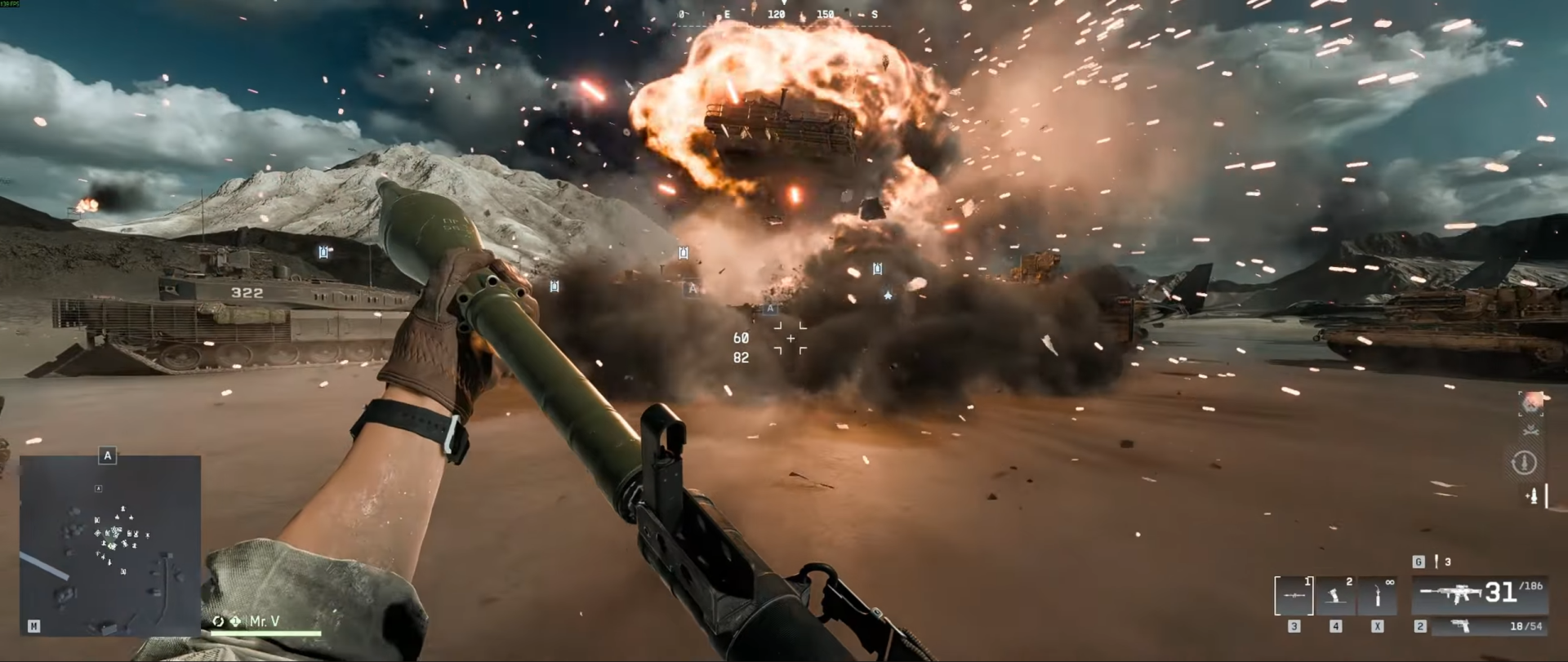Open the minimap
The height and width of the screenshot is (662, 1568).
(x=110, y=545)
